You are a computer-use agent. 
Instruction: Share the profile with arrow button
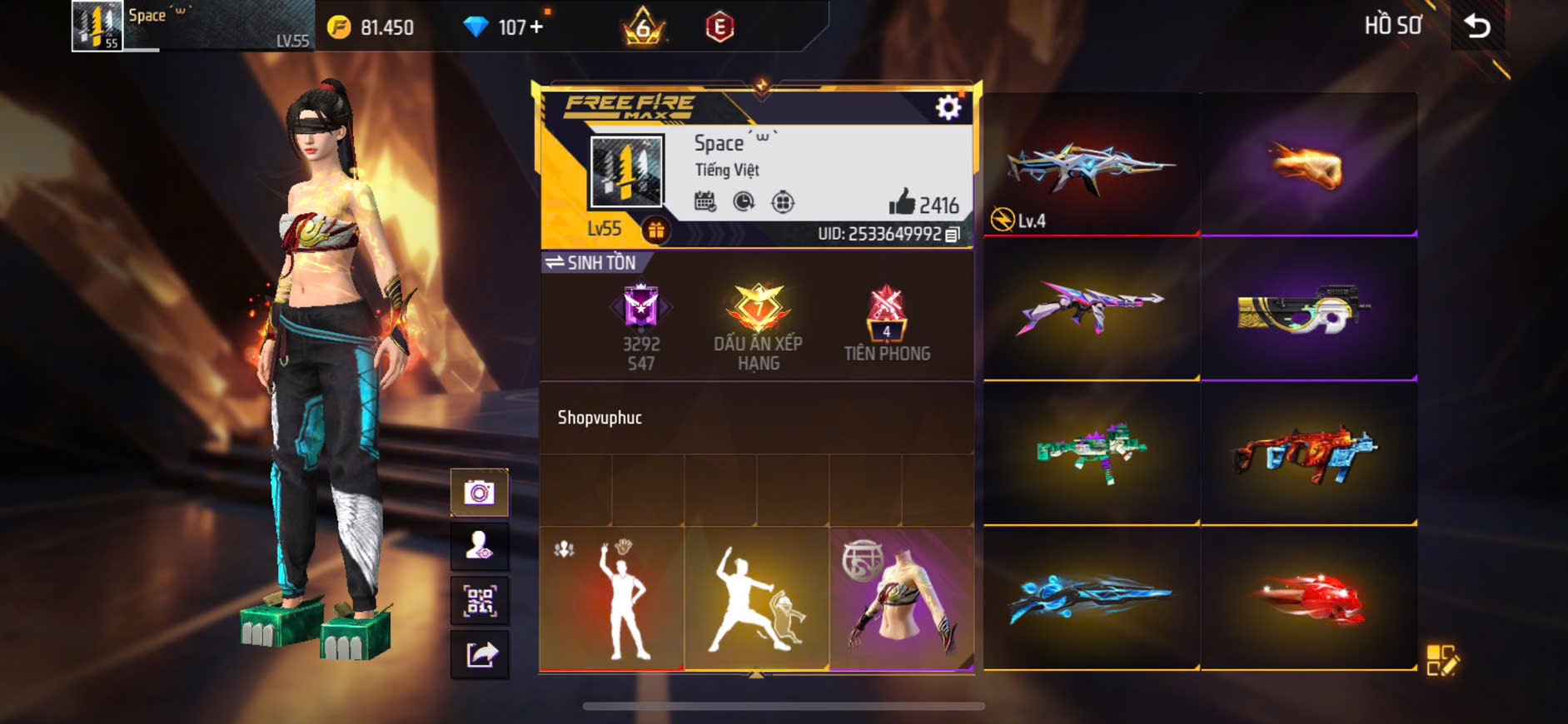480,654
